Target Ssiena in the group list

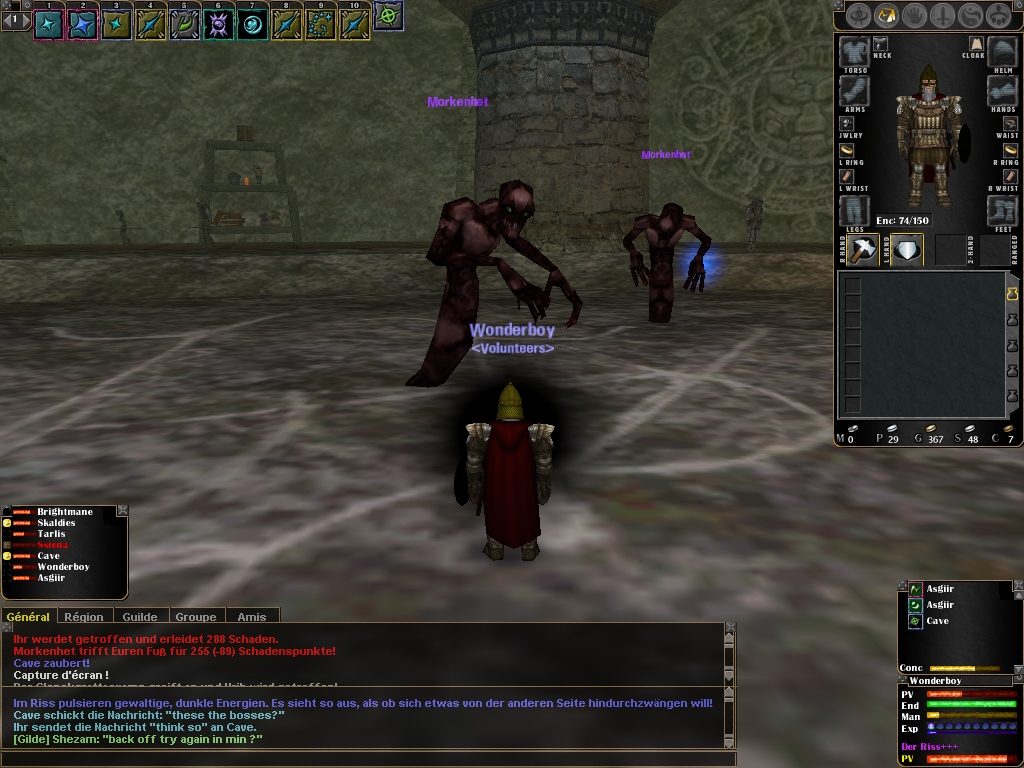click(x=52, y=545)
